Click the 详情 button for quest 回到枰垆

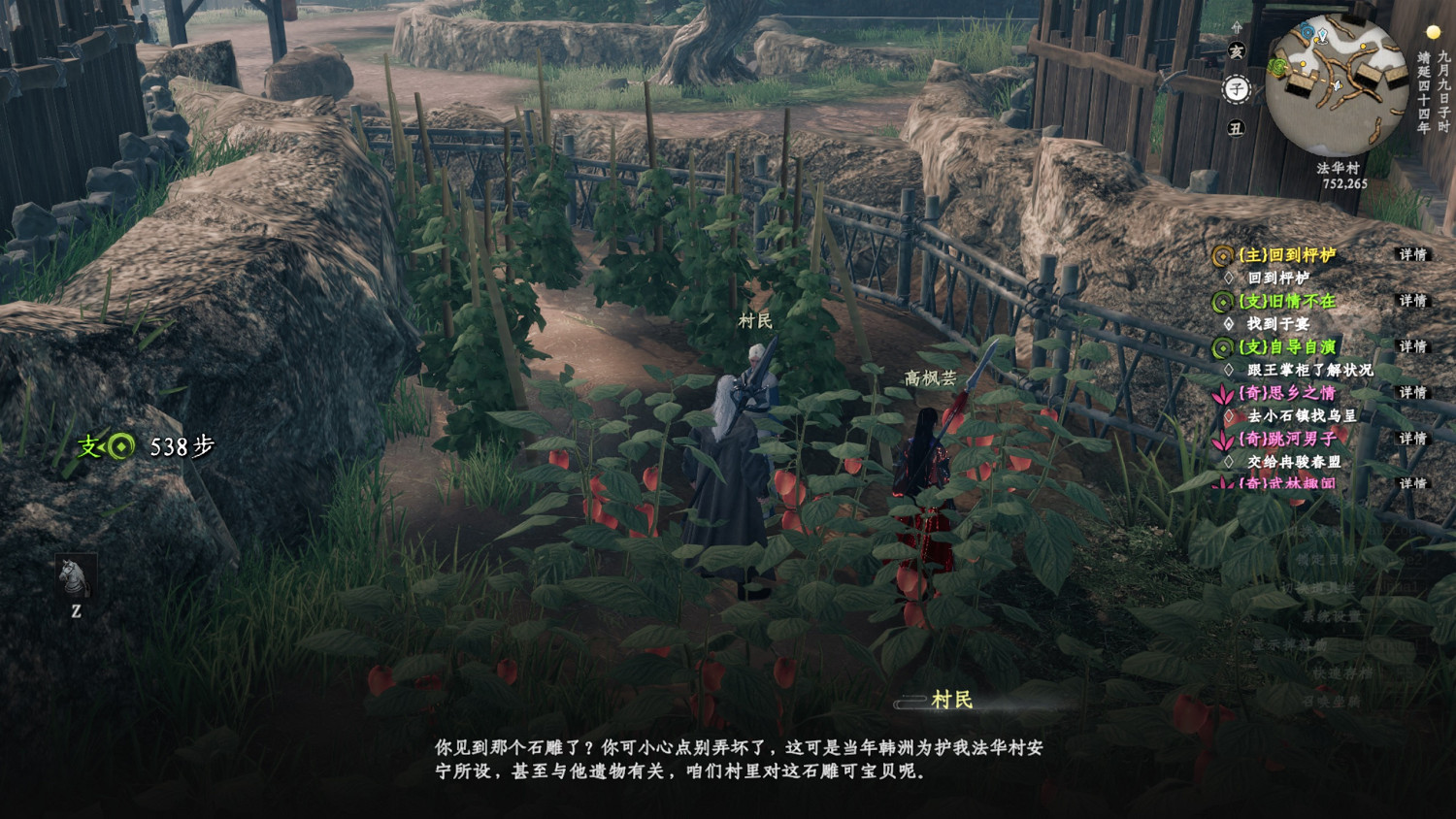(x=1412, y=256)
